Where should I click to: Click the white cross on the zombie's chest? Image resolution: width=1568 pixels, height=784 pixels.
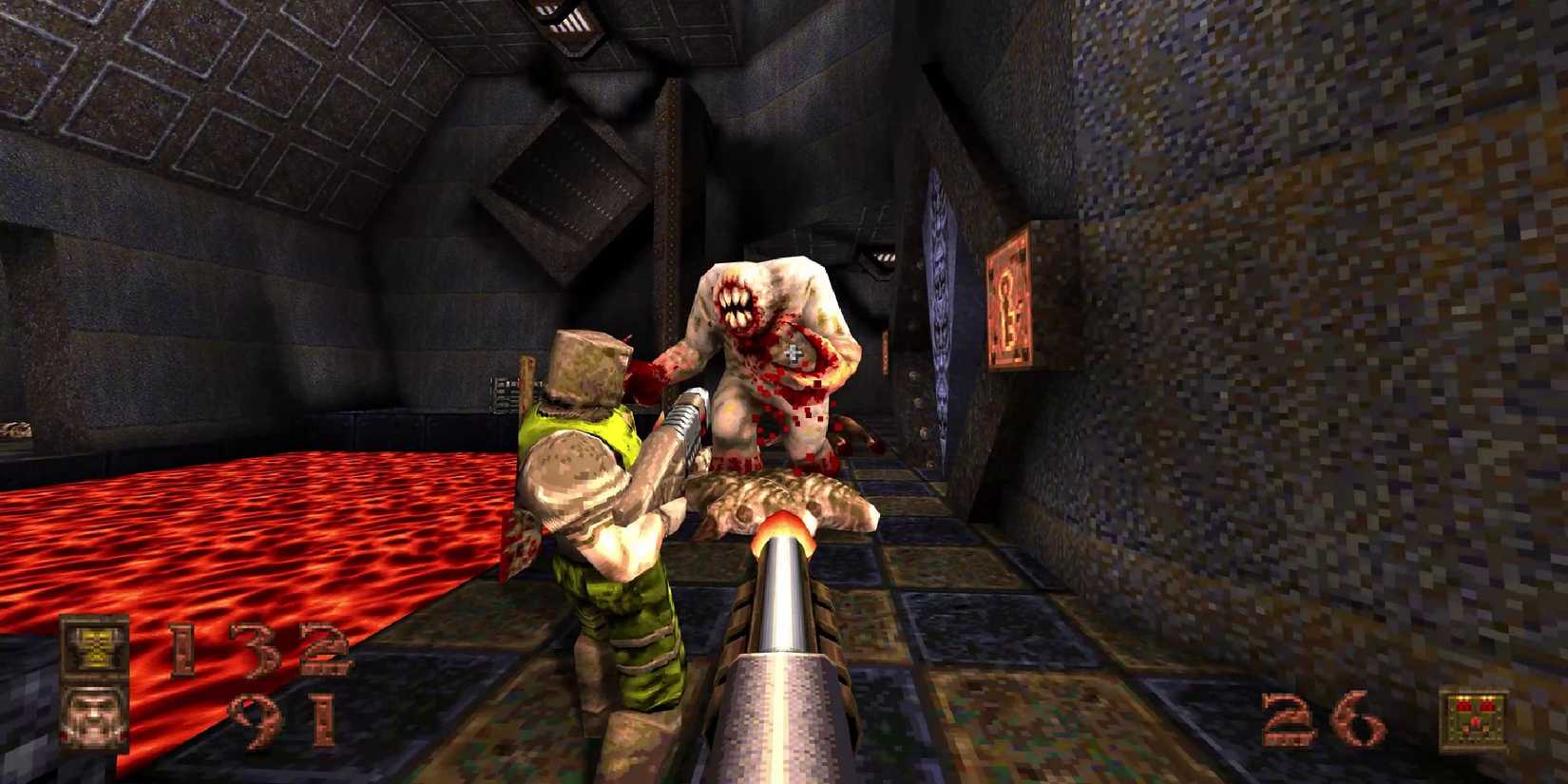(x=792, y=354)
